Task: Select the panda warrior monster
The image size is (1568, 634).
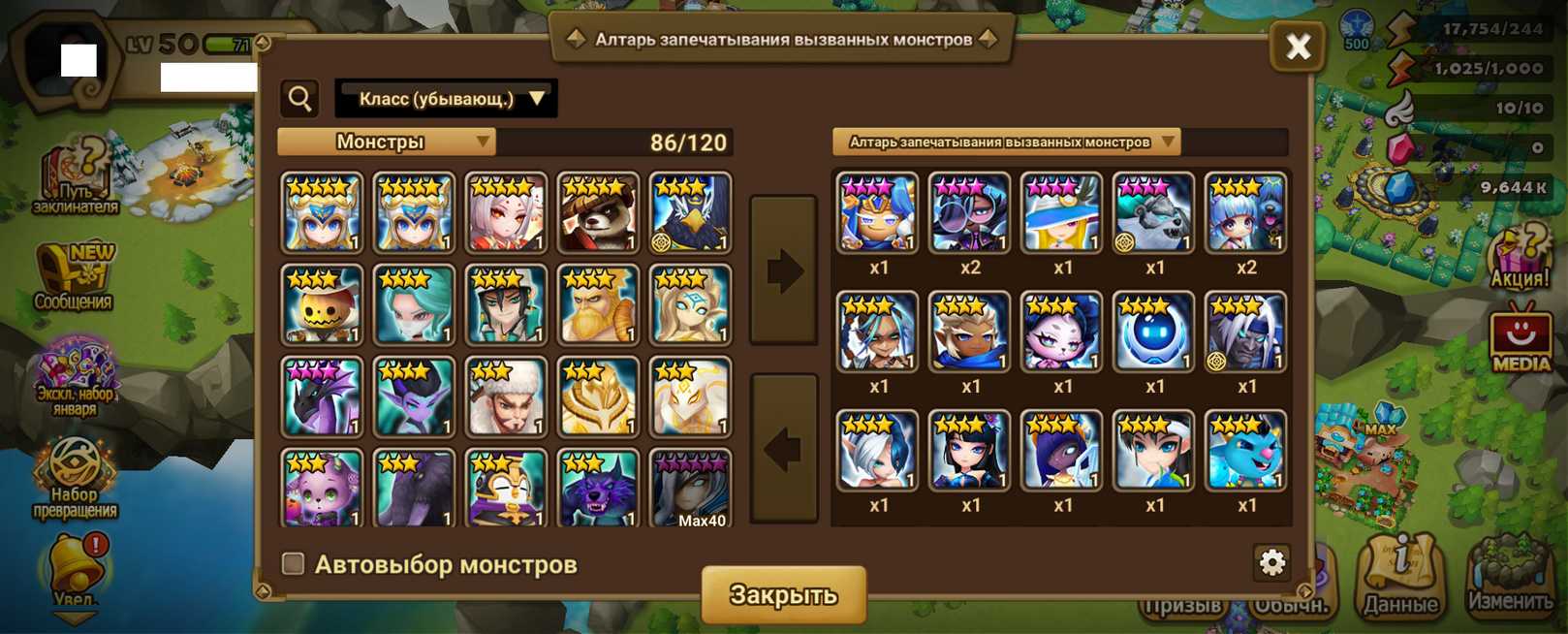Action: (x=598, y=212)
